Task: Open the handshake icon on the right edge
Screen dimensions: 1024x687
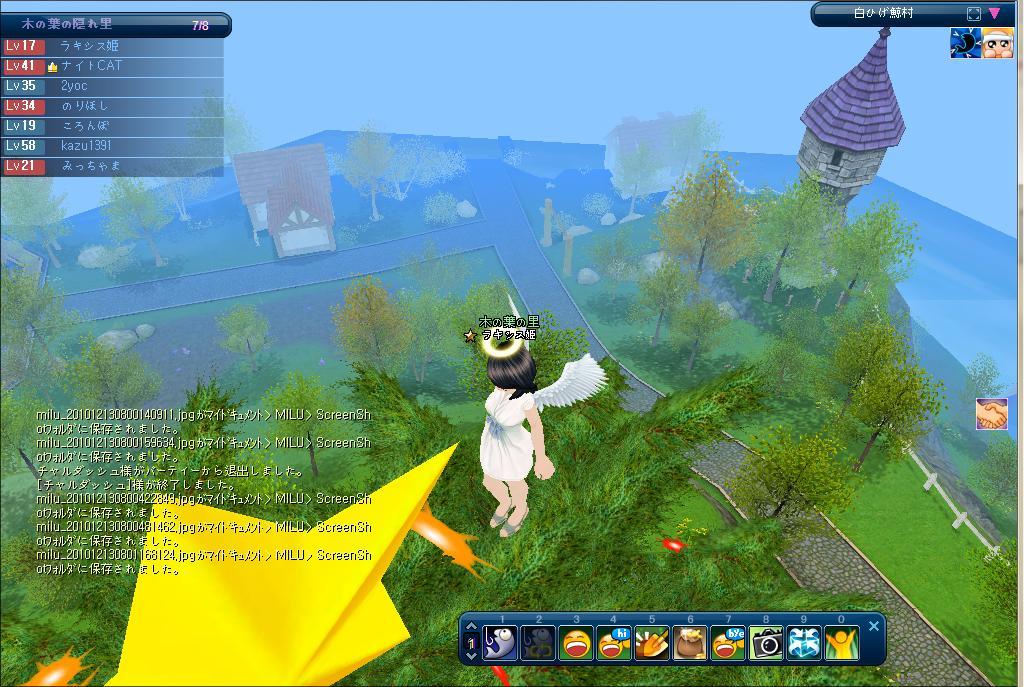Action: click(x=992, y=414)
